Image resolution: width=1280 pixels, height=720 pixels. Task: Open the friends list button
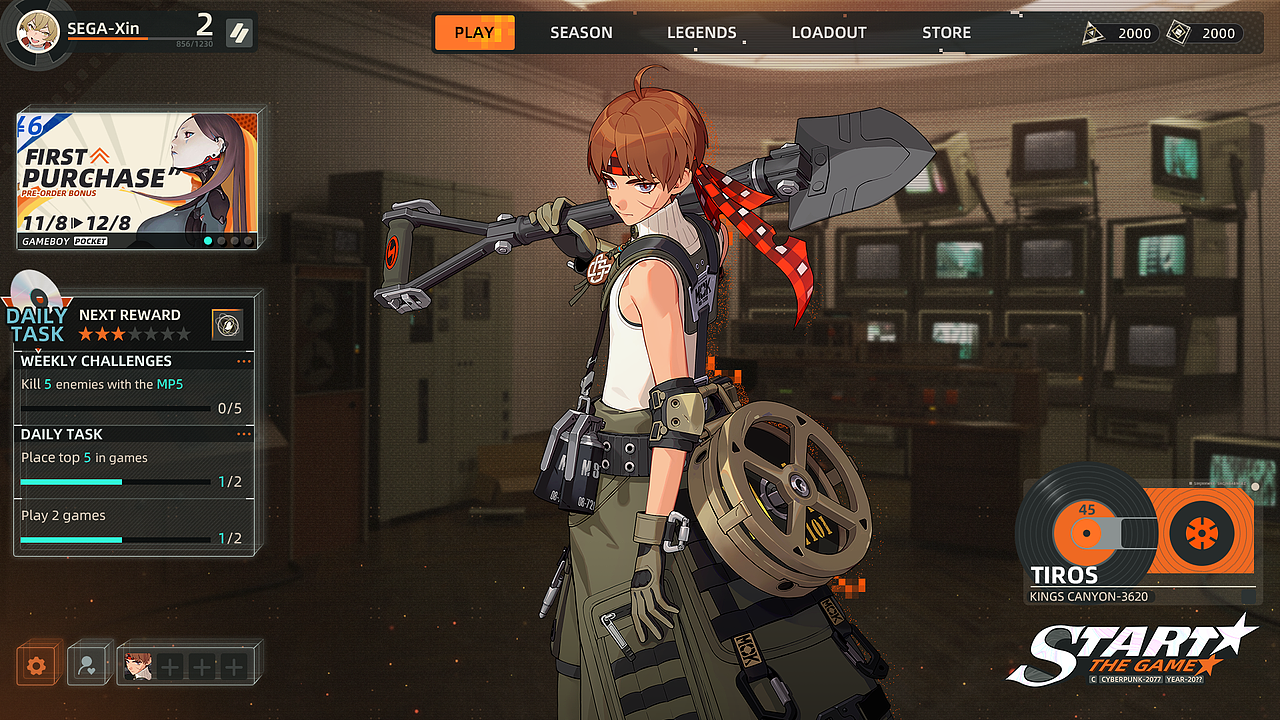[x=88, y=665]
